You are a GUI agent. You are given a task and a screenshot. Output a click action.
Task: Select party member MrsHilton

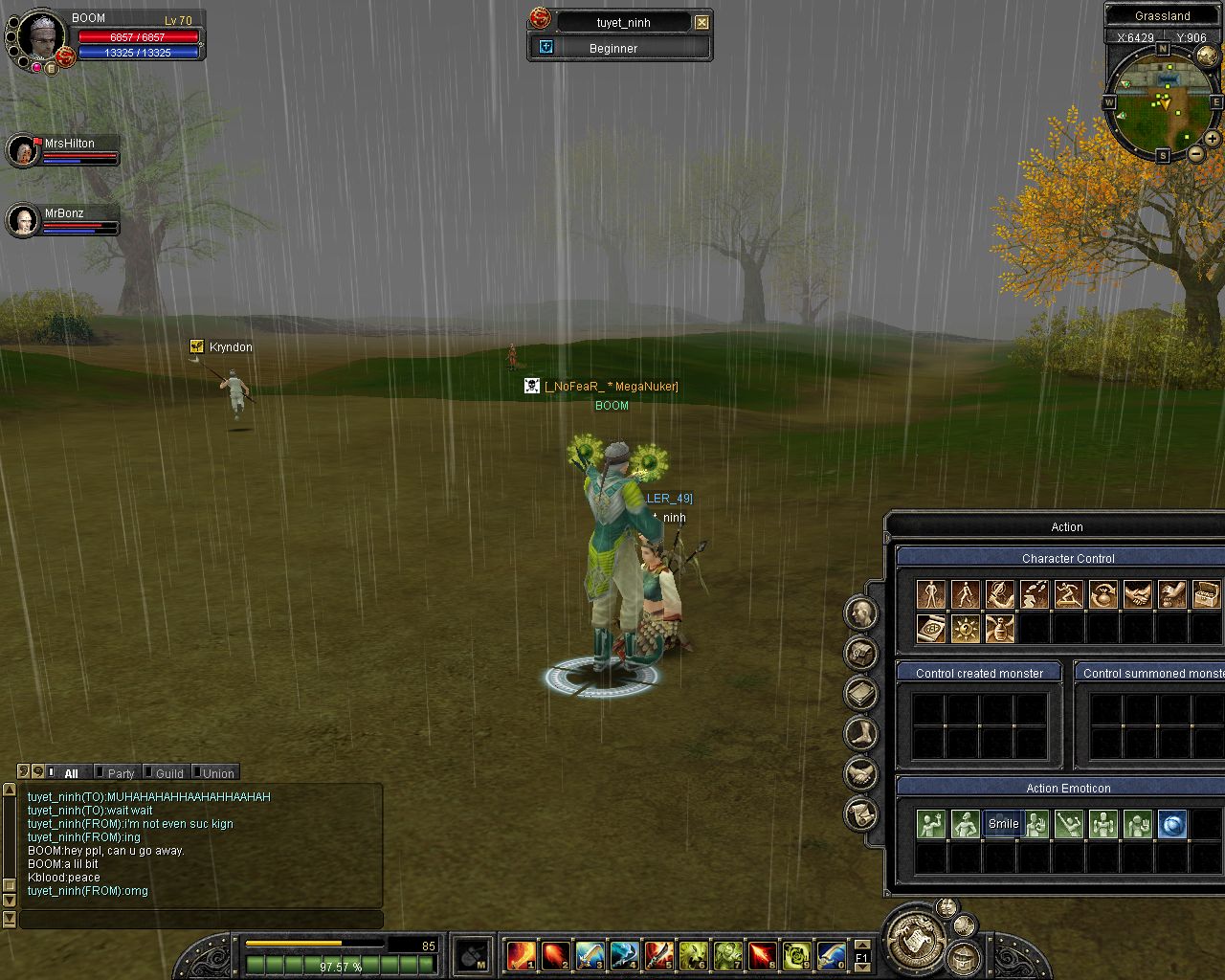[23, 150]
